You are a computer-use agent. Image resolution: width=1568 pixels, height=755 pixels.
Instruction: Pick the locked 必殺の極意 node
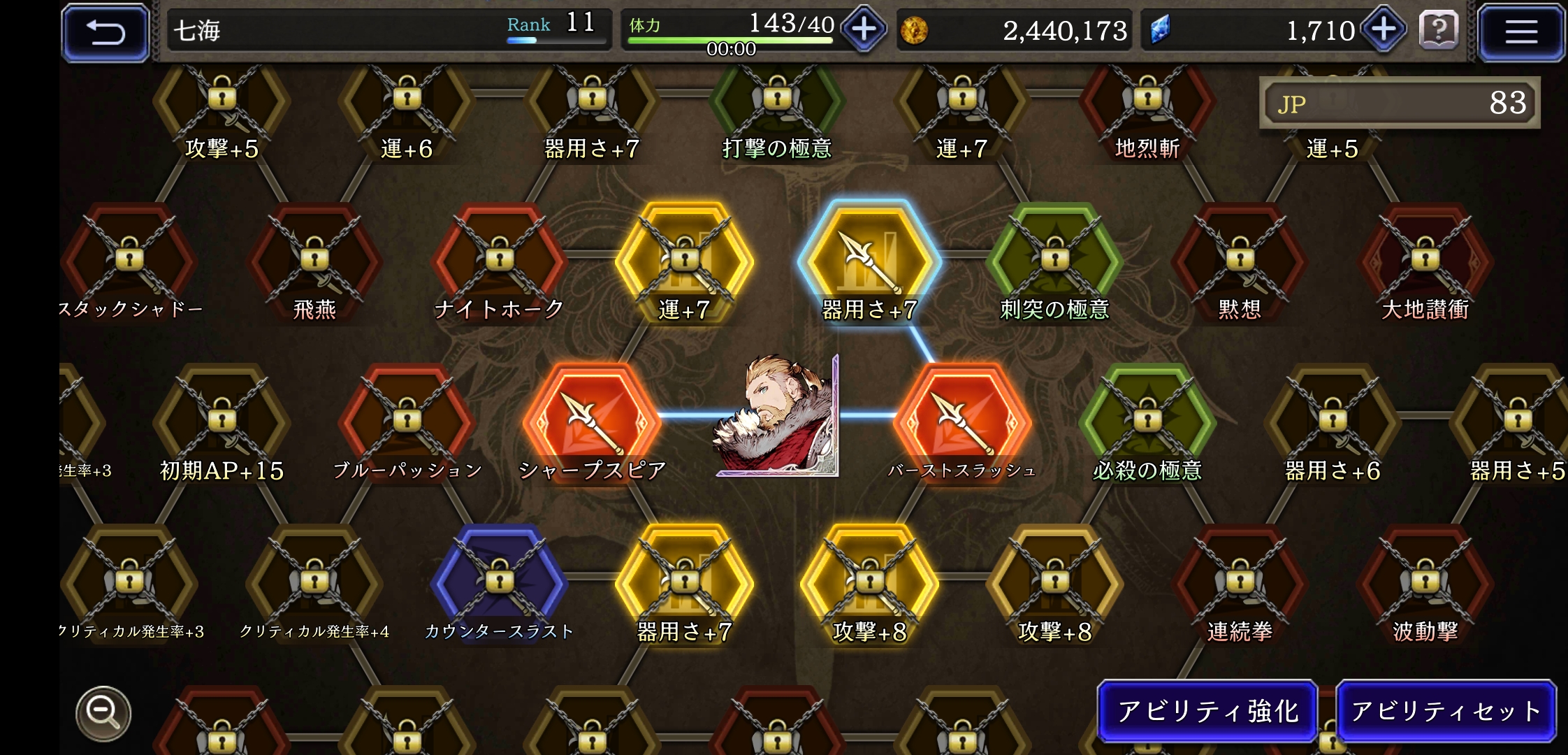[x=1147, y=419]
